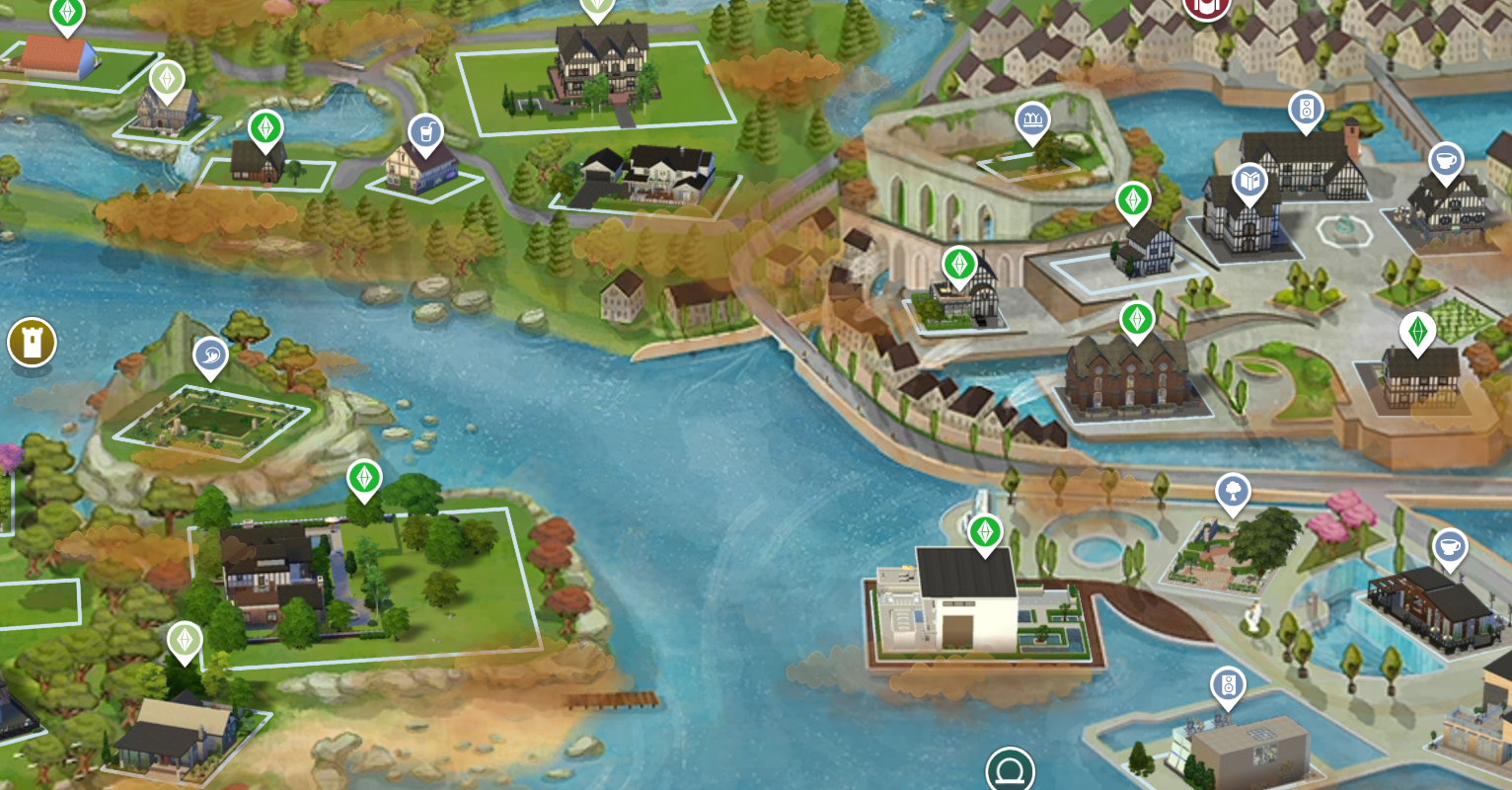Image resolution: width=1512 pixels, height=790 pixels.
Task: Click the gold castle tower map icon
Action: (32, 343)
